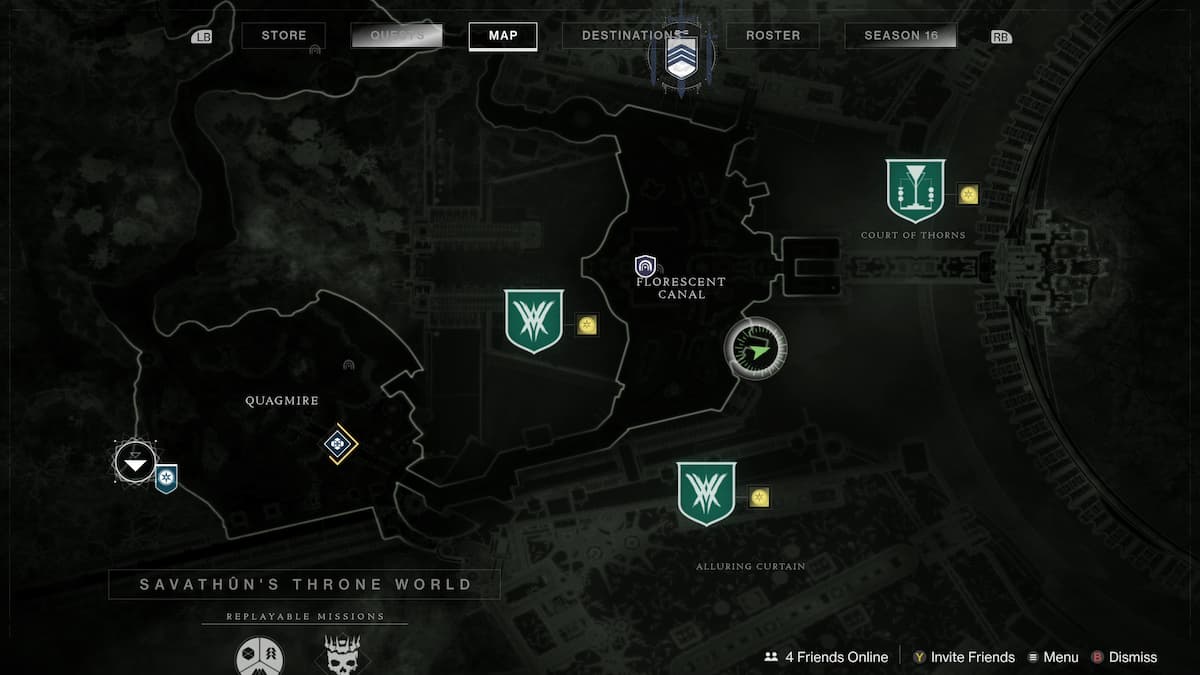Choose the green emblem above Alluring Curtain

point(706,493)
